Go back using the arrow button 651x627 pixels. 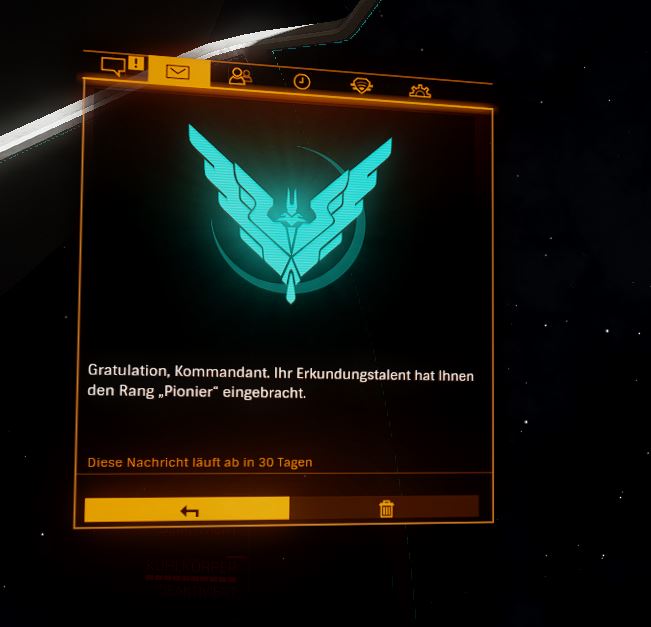pos(188,510)
